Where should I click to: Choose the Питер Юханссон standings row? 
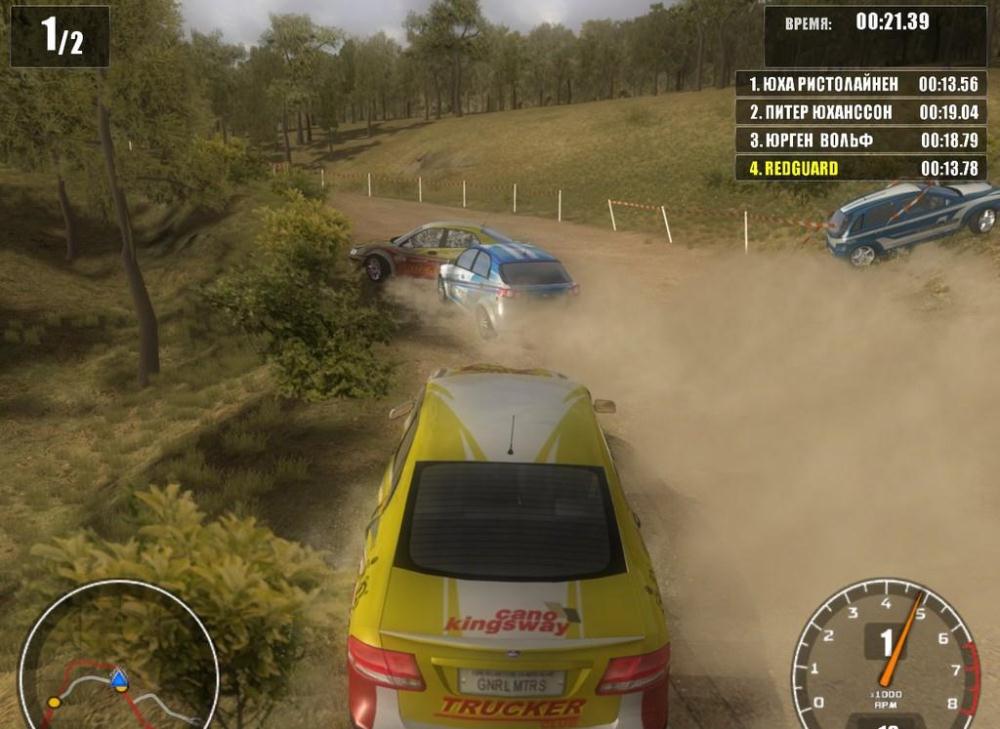[861, 112]
